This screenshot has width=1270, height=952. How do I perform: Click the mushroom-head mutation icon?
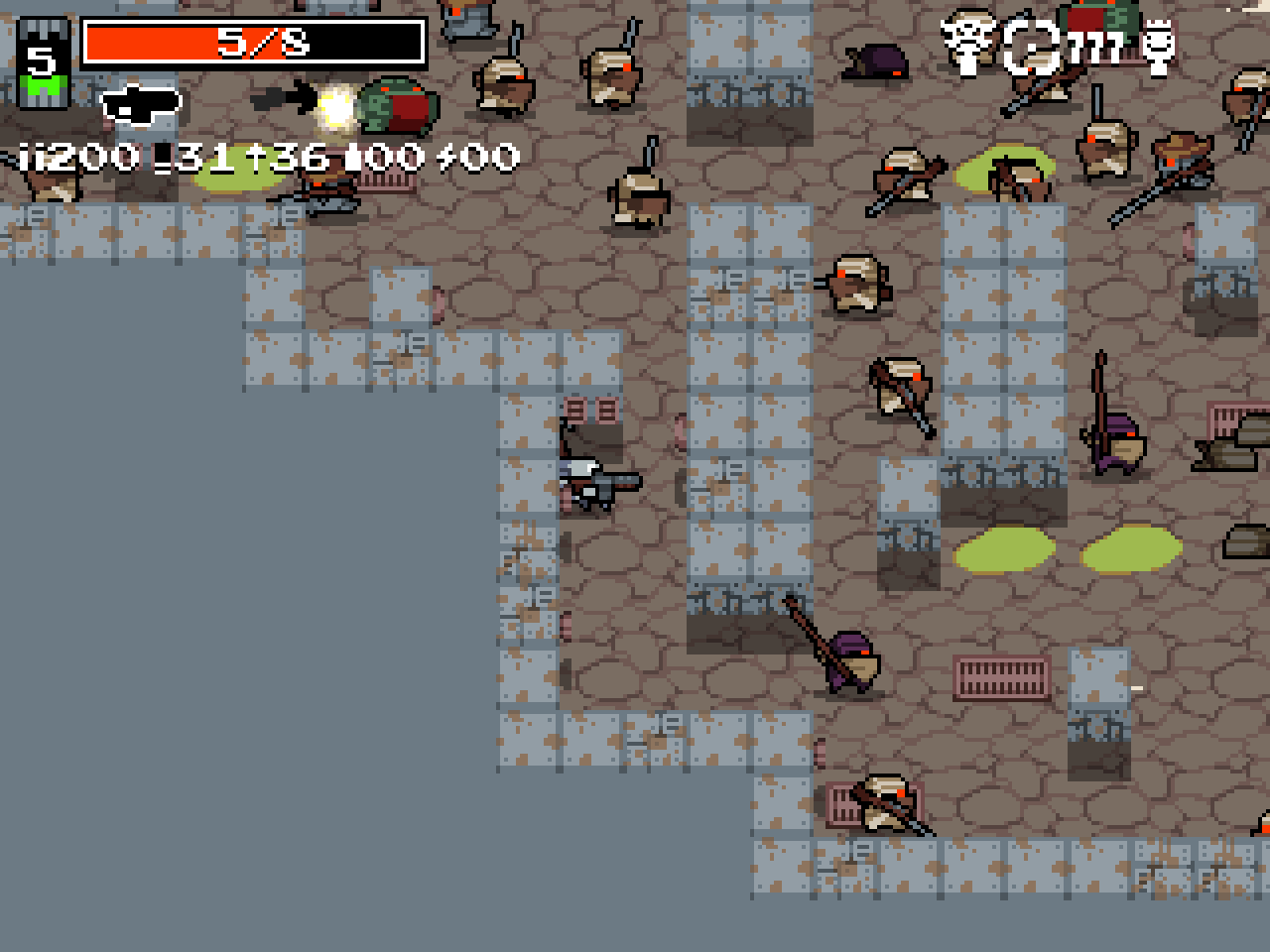(x=968, y=42)
